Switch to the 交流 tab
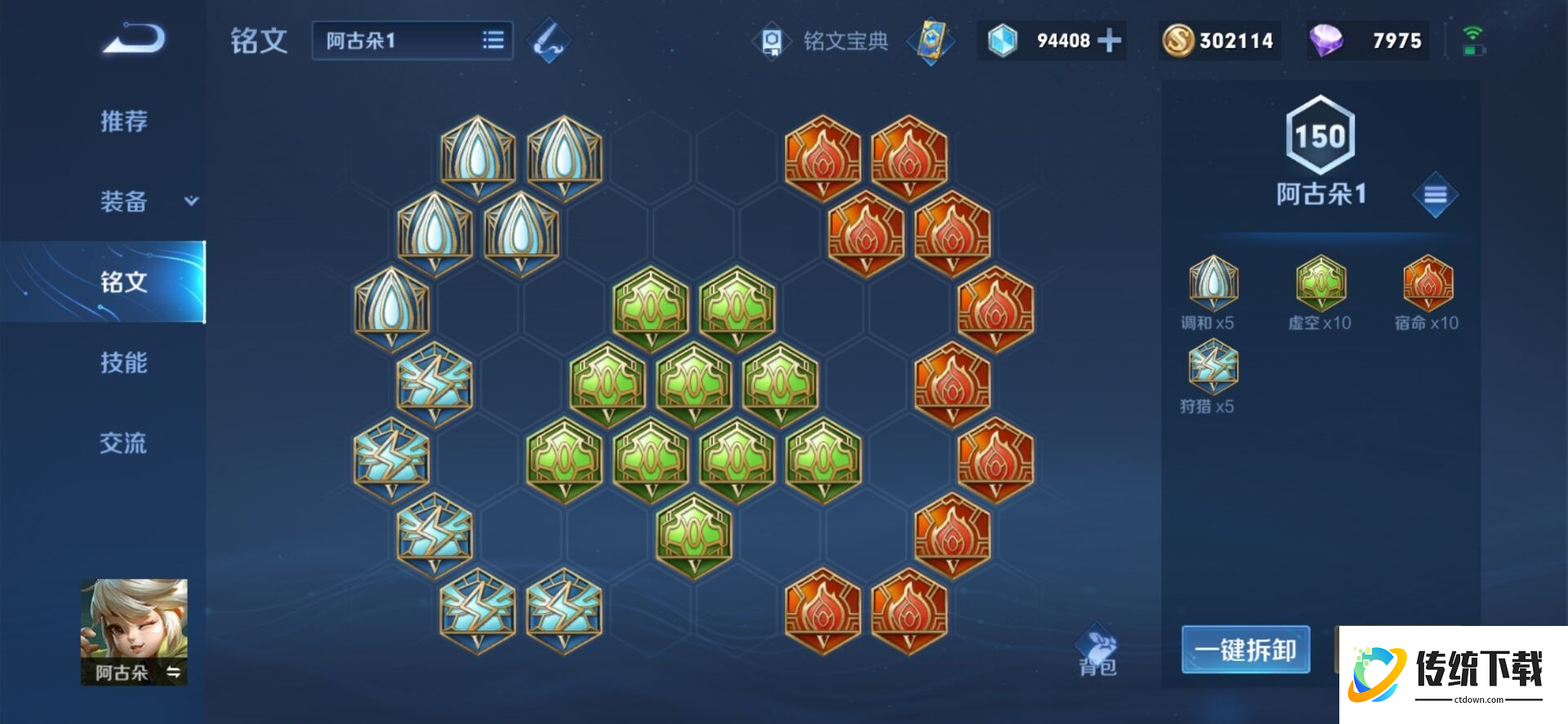This screenshot has width=1568, height=724. click(x=123, y=443)
